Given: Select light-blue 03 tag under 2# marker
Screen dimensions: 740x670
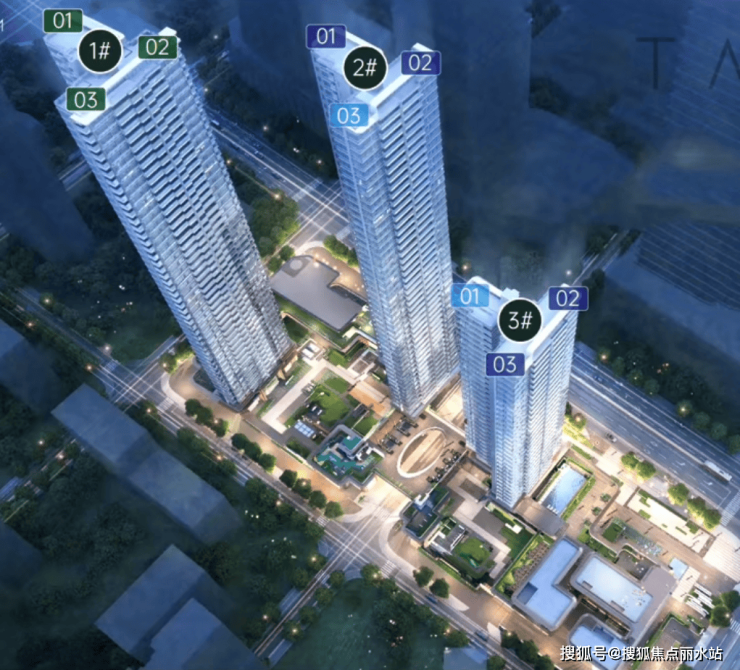Looking at the screenshot, I should (x=348, y=115).
